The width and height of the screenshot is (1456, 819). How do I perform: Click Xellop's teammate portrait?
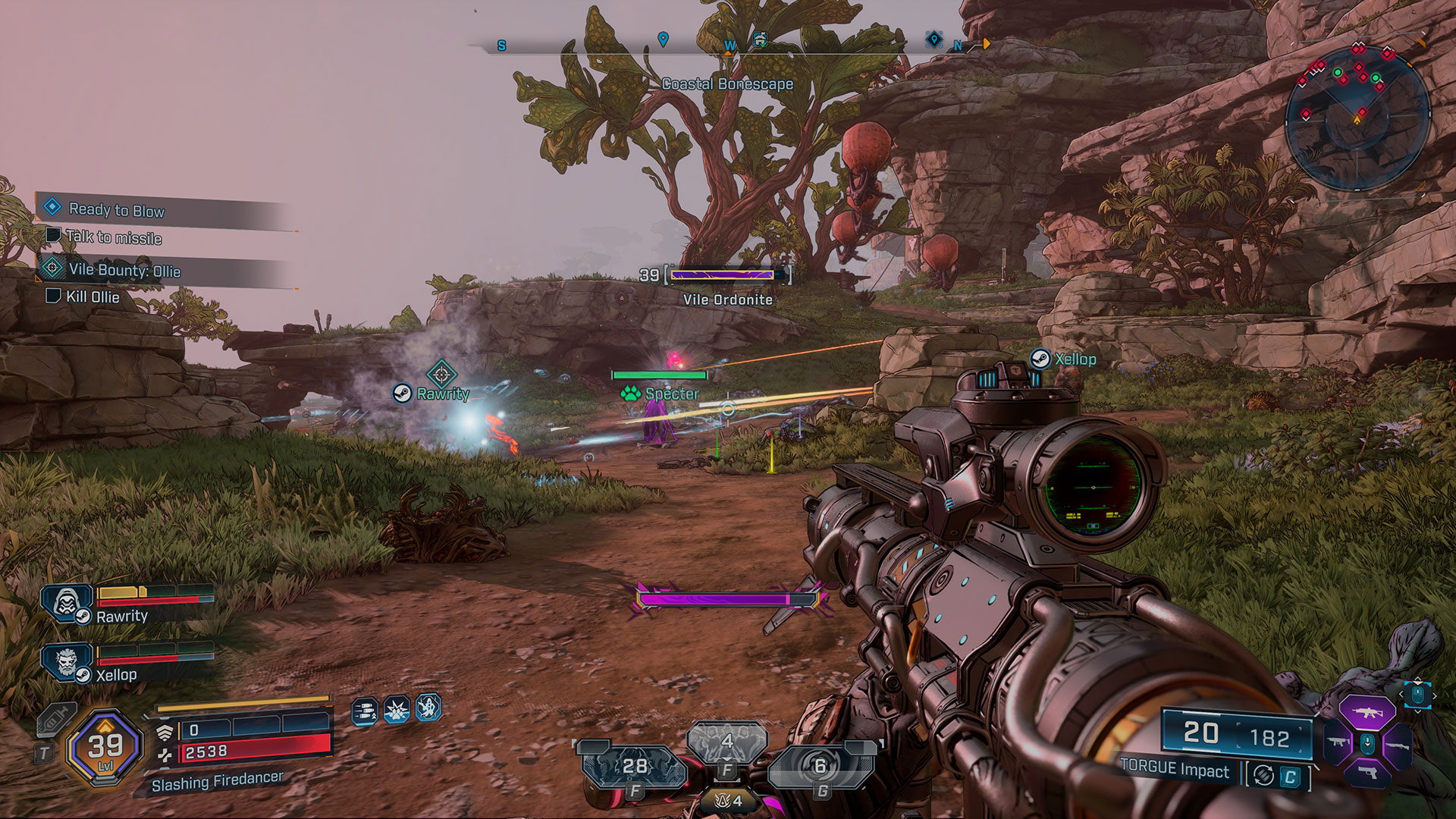67,662
